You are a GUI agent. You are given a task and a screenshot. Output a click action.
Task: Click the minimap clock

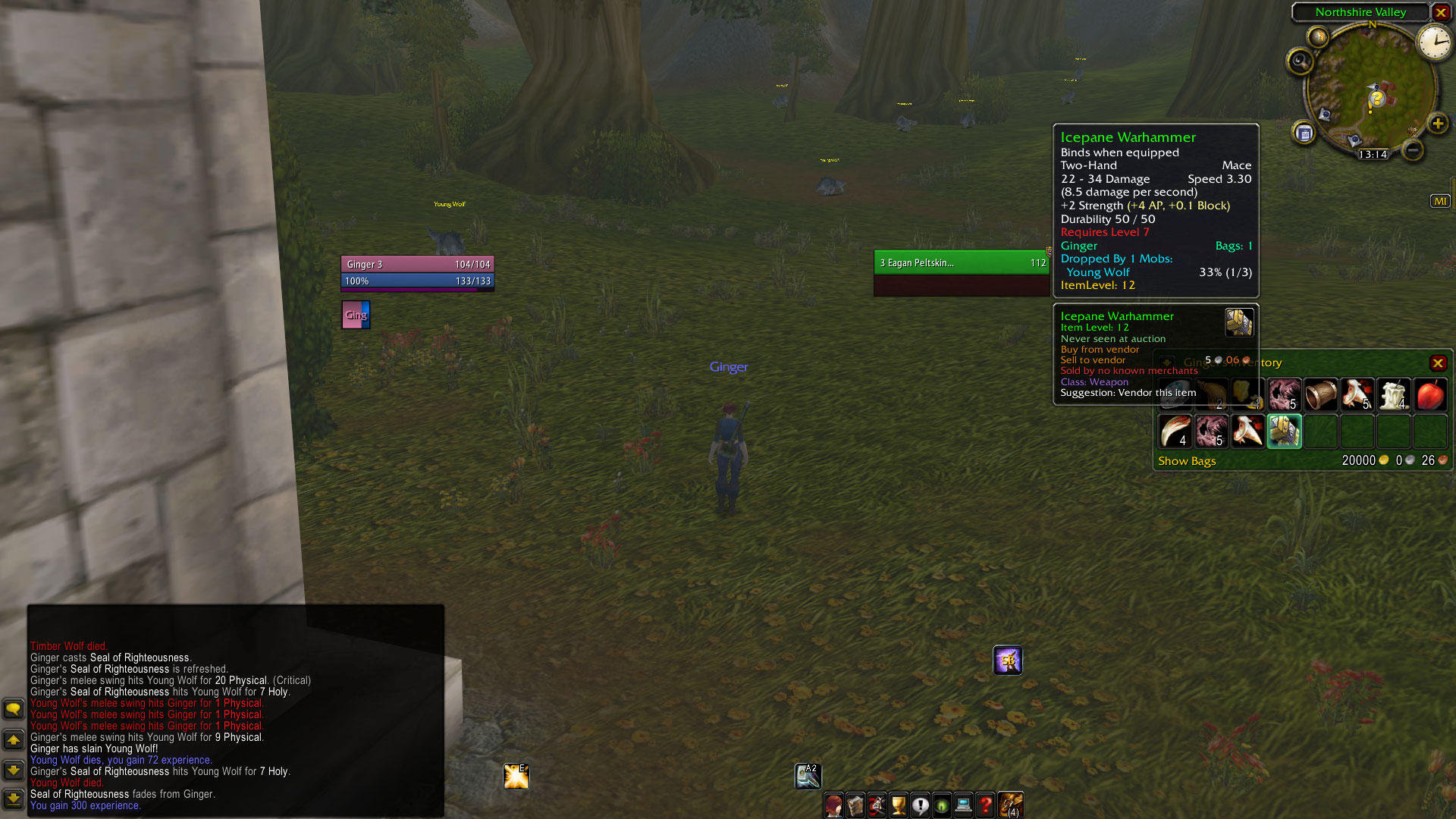1434,42
